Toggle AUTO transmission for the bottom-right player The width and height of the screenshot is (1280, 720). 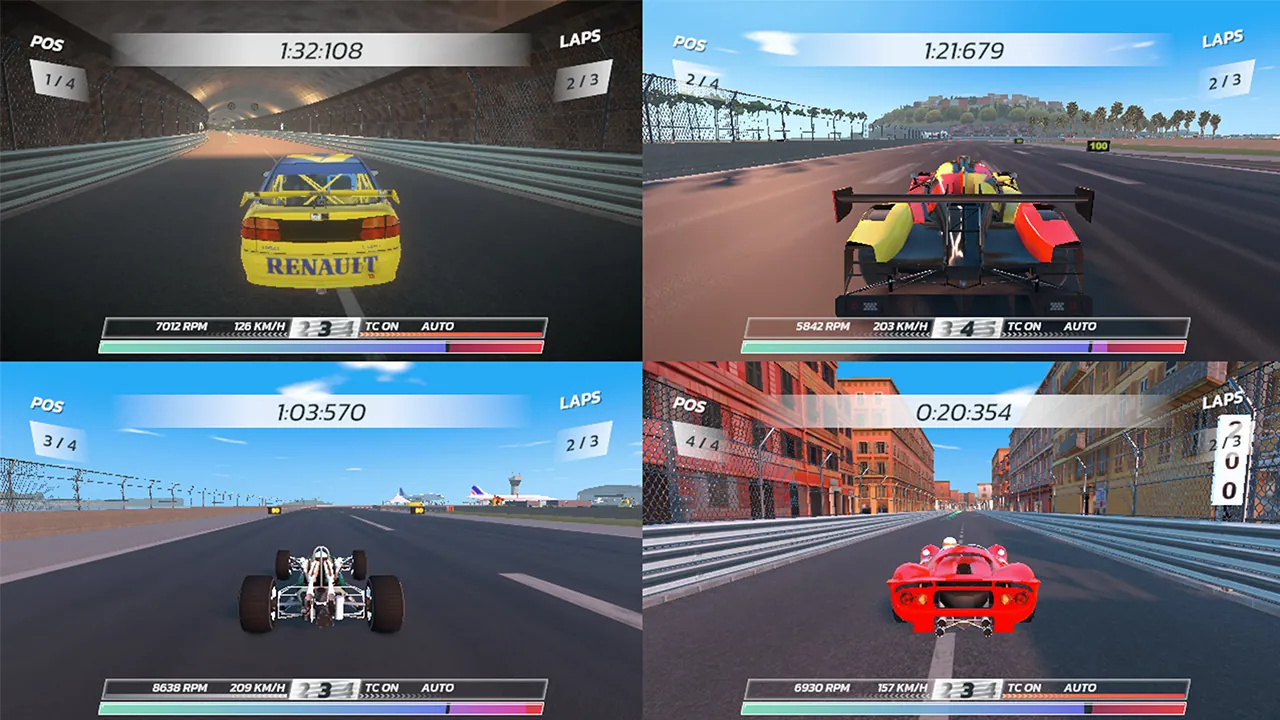pos(1080,688)
